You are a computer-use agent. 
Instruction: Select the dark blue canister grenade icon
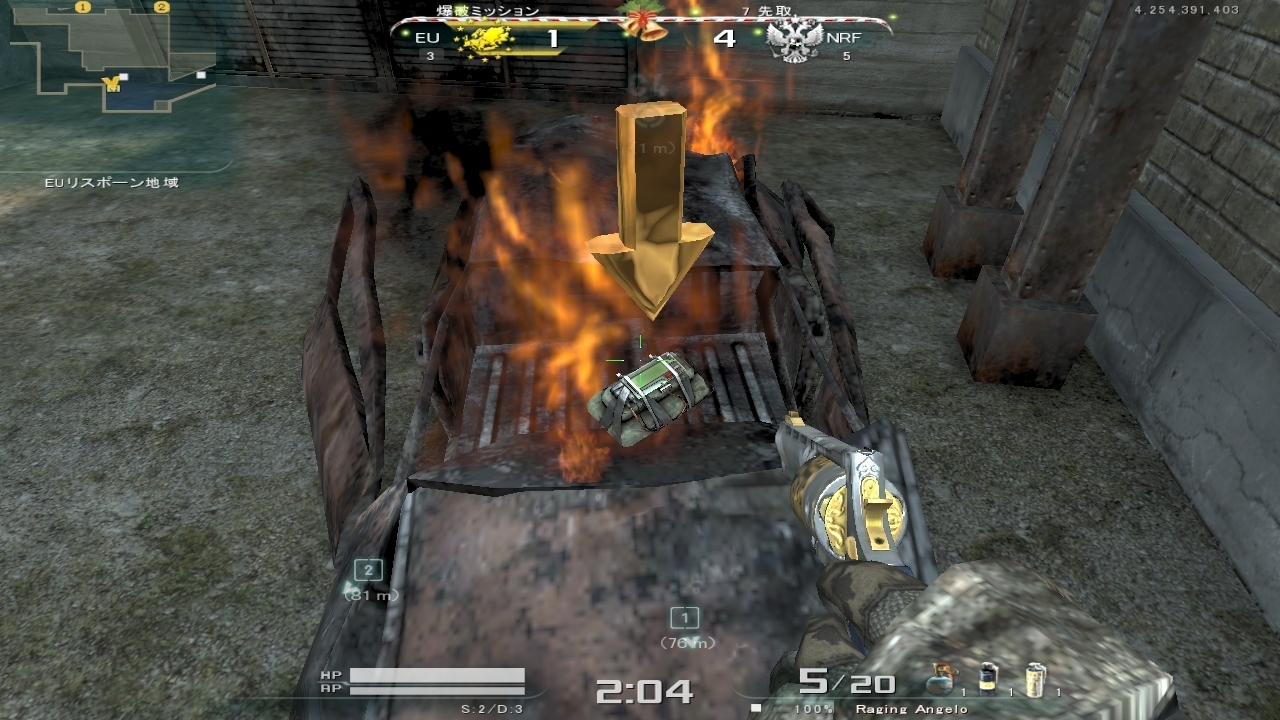[989, 678]
